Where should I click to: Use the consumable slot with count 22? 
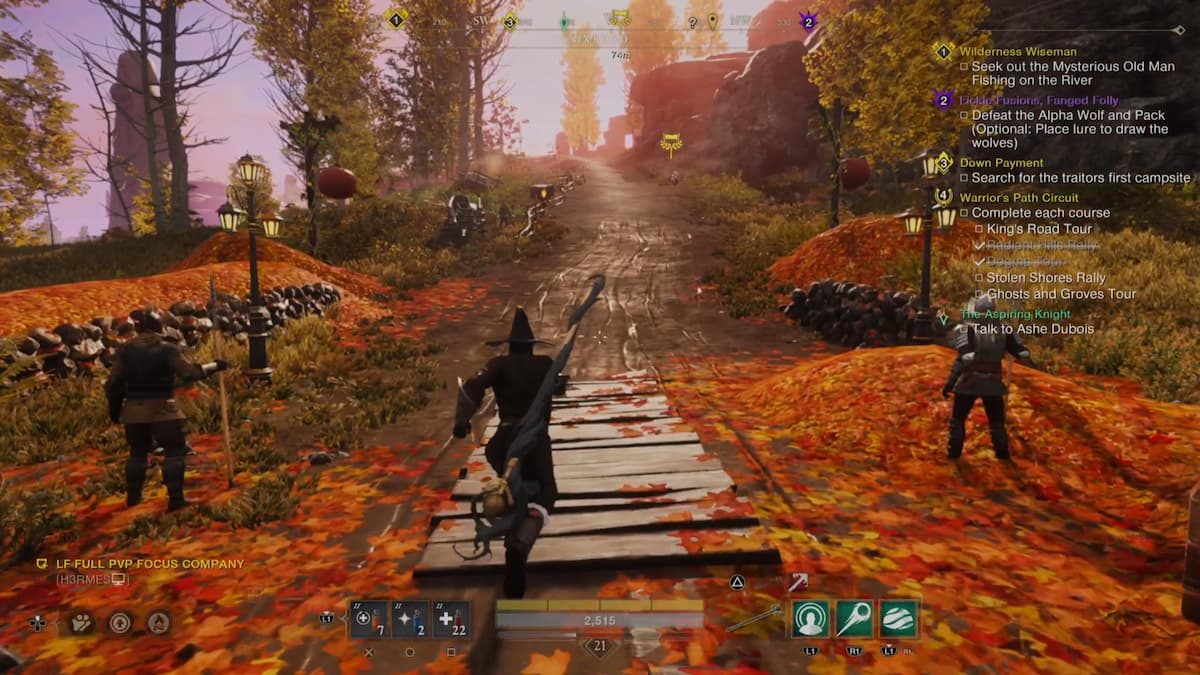451,620
